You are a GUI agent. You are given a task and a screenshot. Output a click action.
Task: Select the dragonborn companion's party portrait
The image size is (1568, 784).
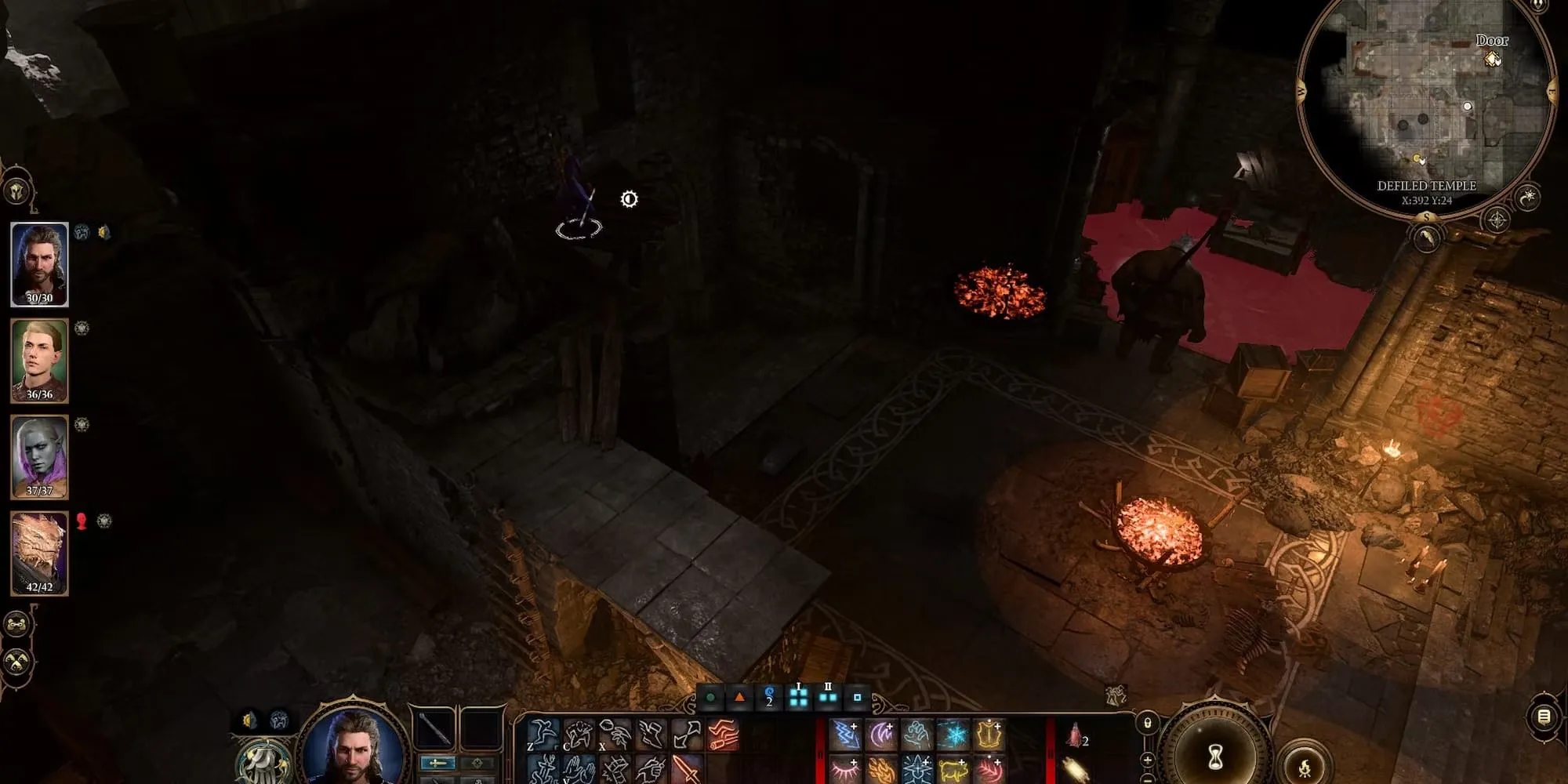[x=39, y=554]
